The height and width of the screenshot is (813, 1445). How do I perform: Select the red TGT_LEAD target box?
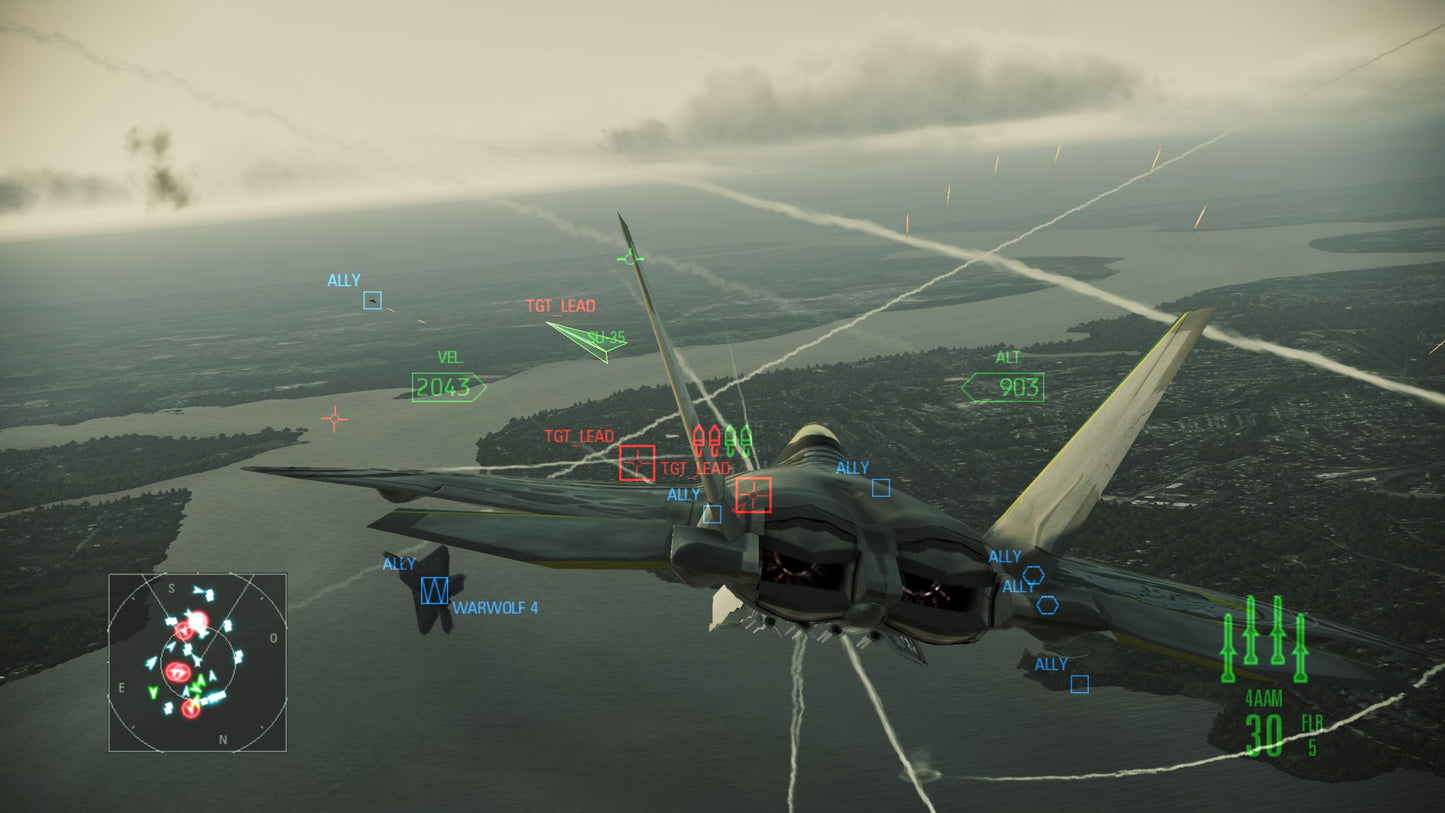(637, 464)
